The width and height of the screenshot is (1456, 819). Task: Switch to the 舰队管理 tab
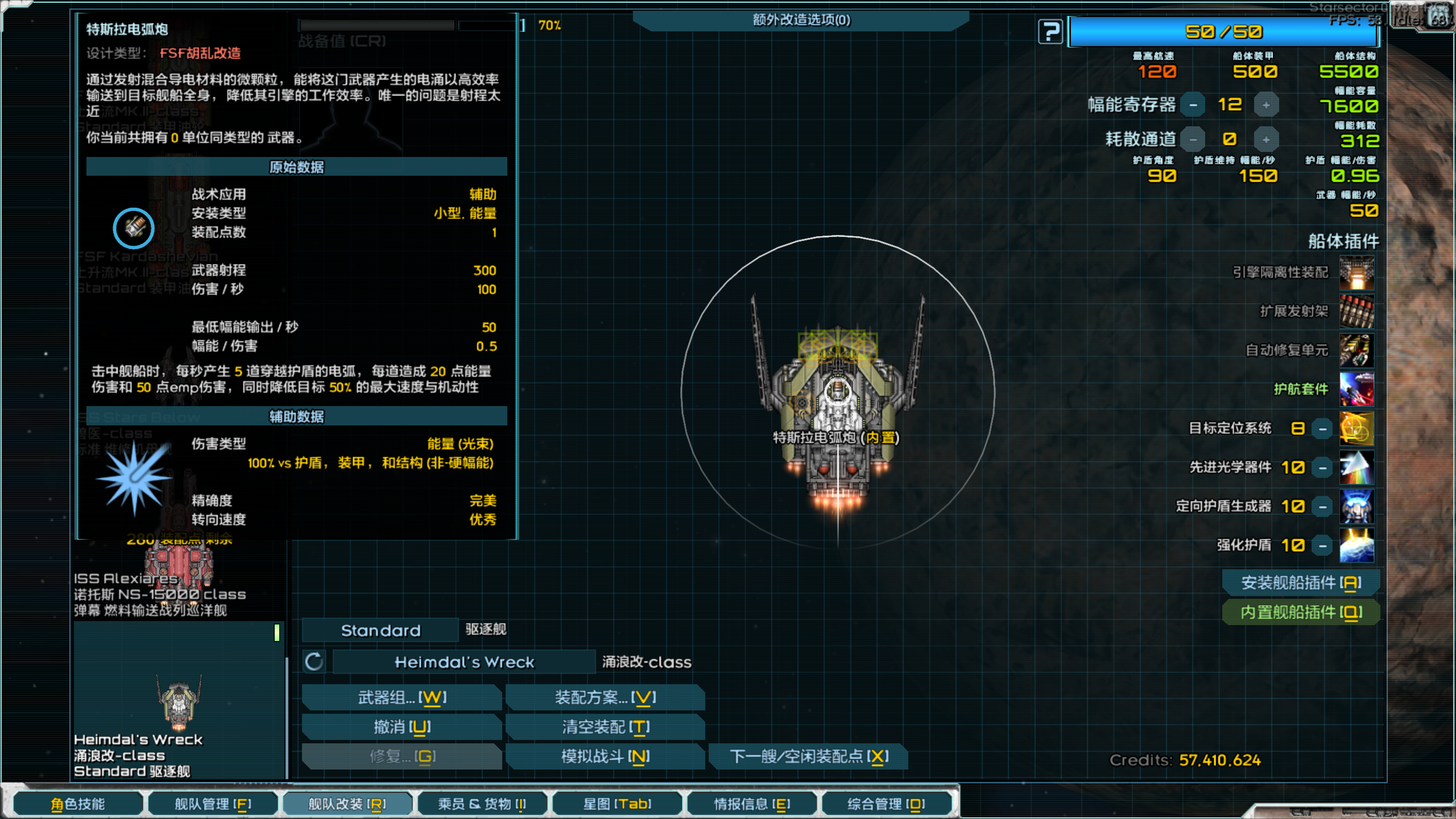(x=213, y=804)
